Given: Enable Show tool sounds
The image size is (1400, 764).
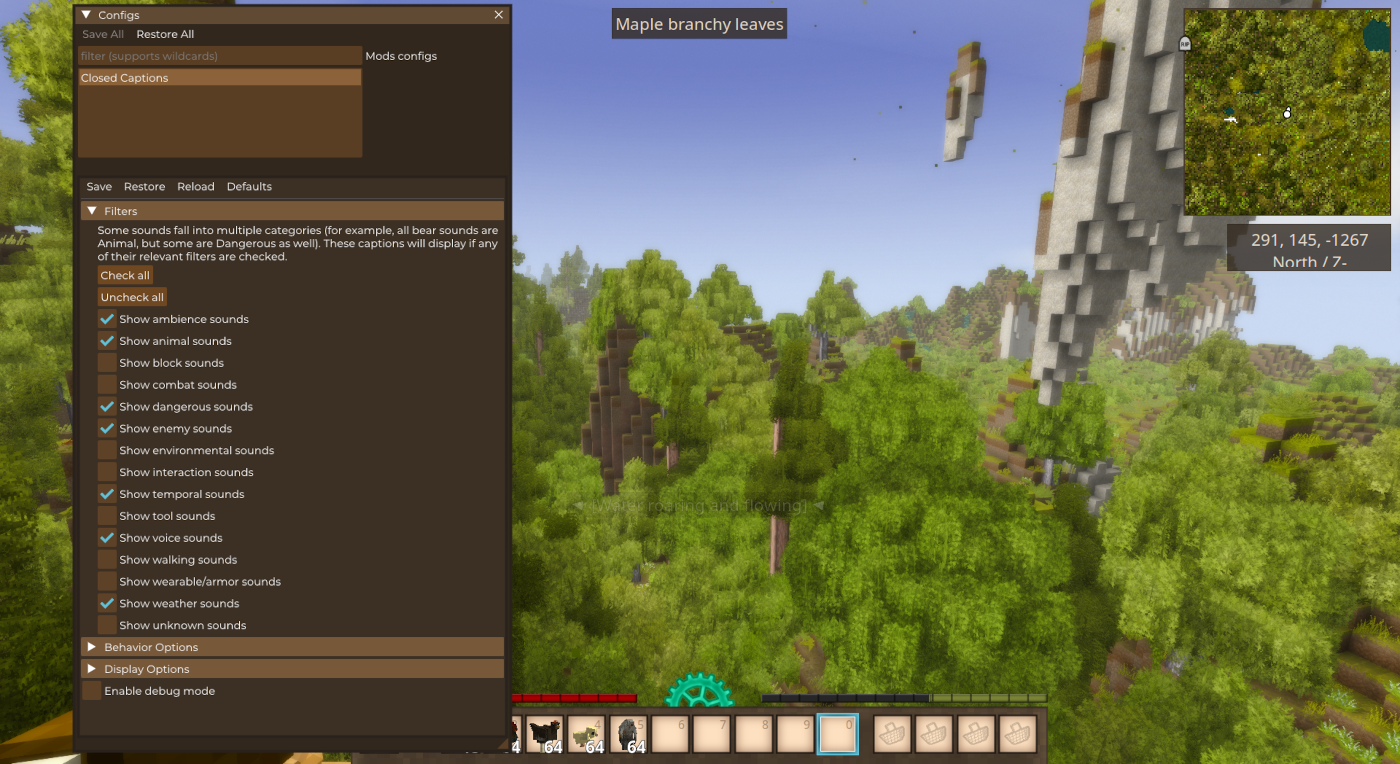Looking at the screenshot, I should pos(107,516).
